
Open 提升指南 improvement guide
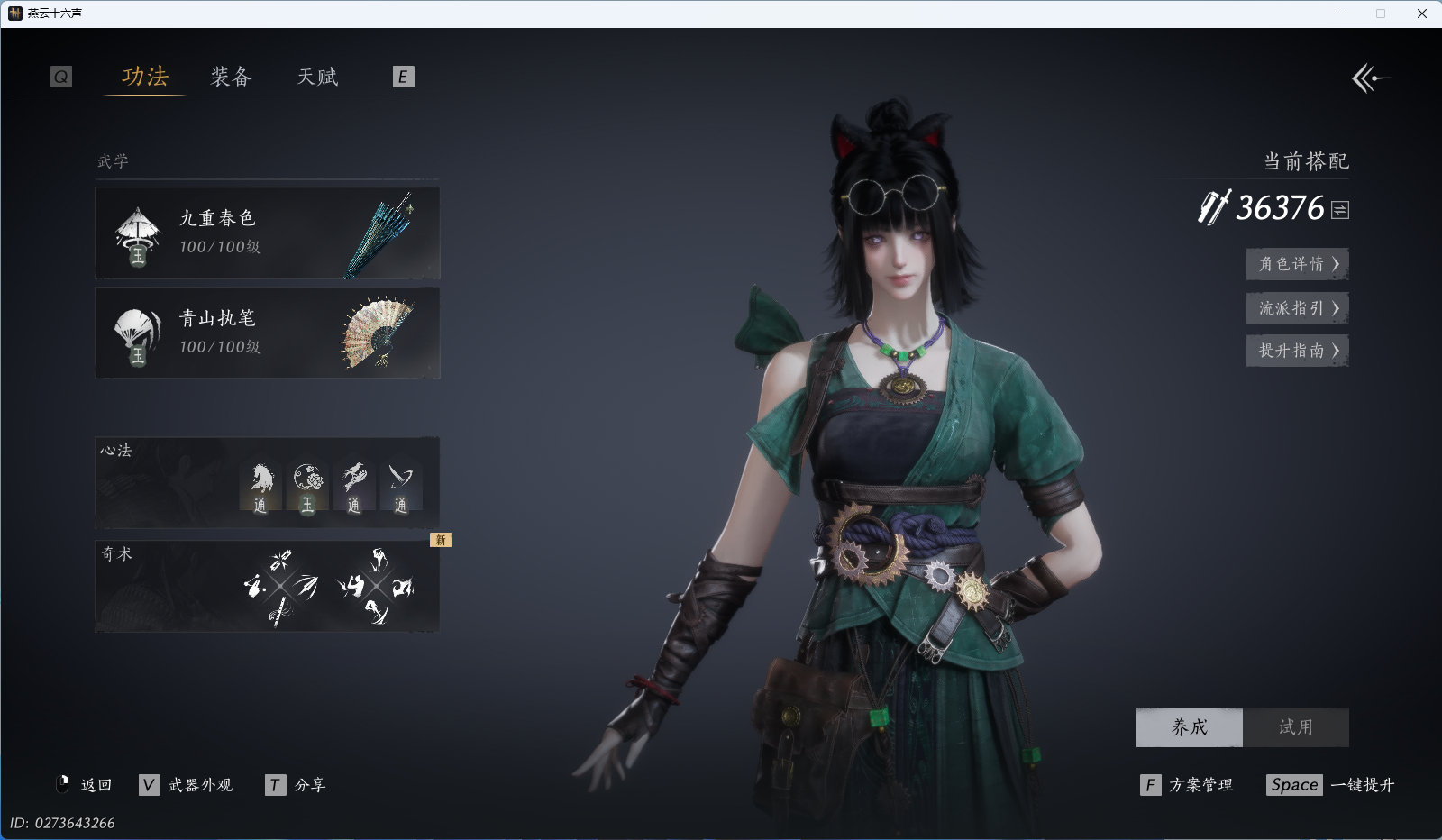coord(1297,351)
